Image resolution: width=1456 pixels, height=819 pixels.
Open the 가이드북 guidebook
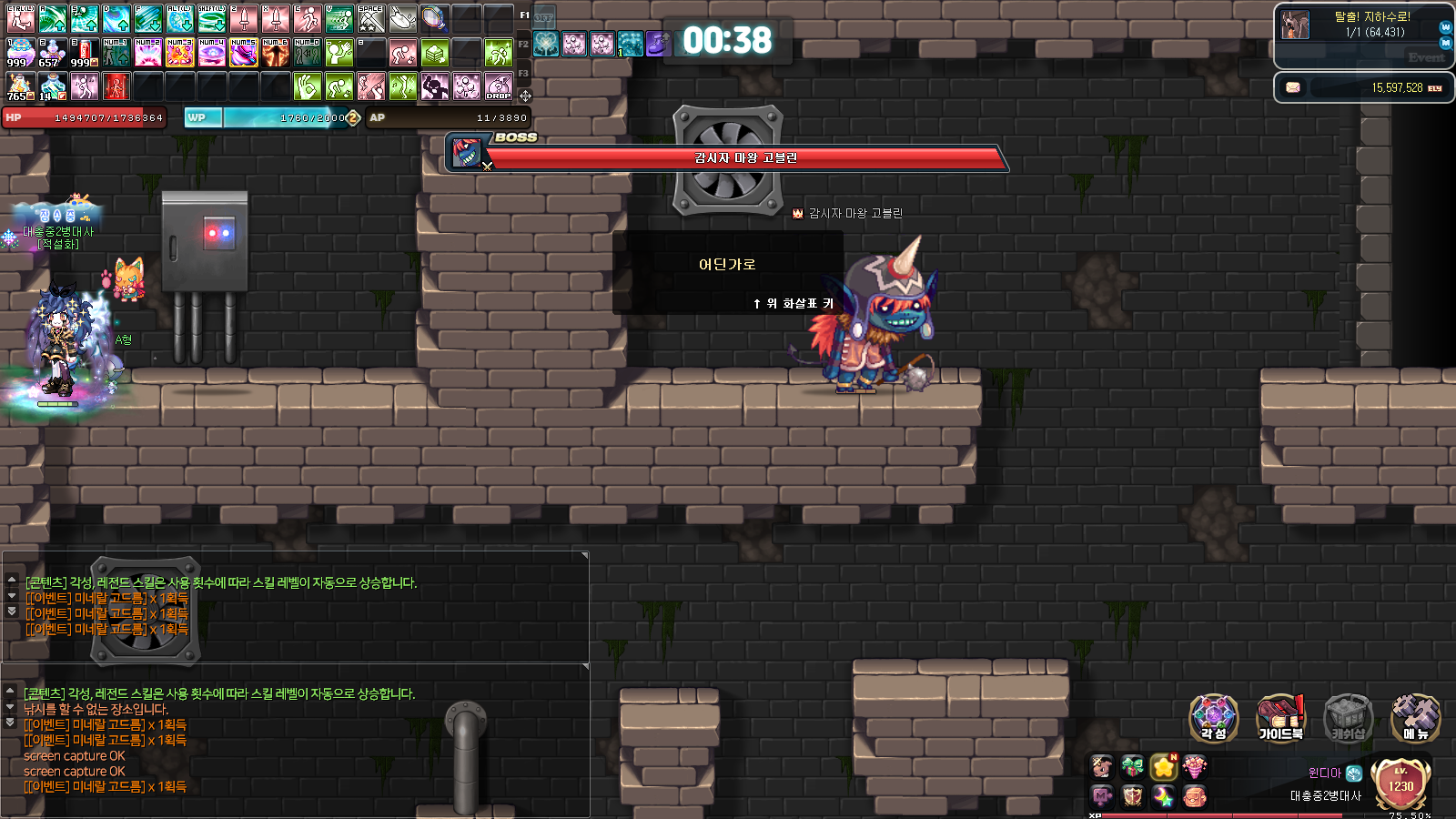click(1280, 718)
